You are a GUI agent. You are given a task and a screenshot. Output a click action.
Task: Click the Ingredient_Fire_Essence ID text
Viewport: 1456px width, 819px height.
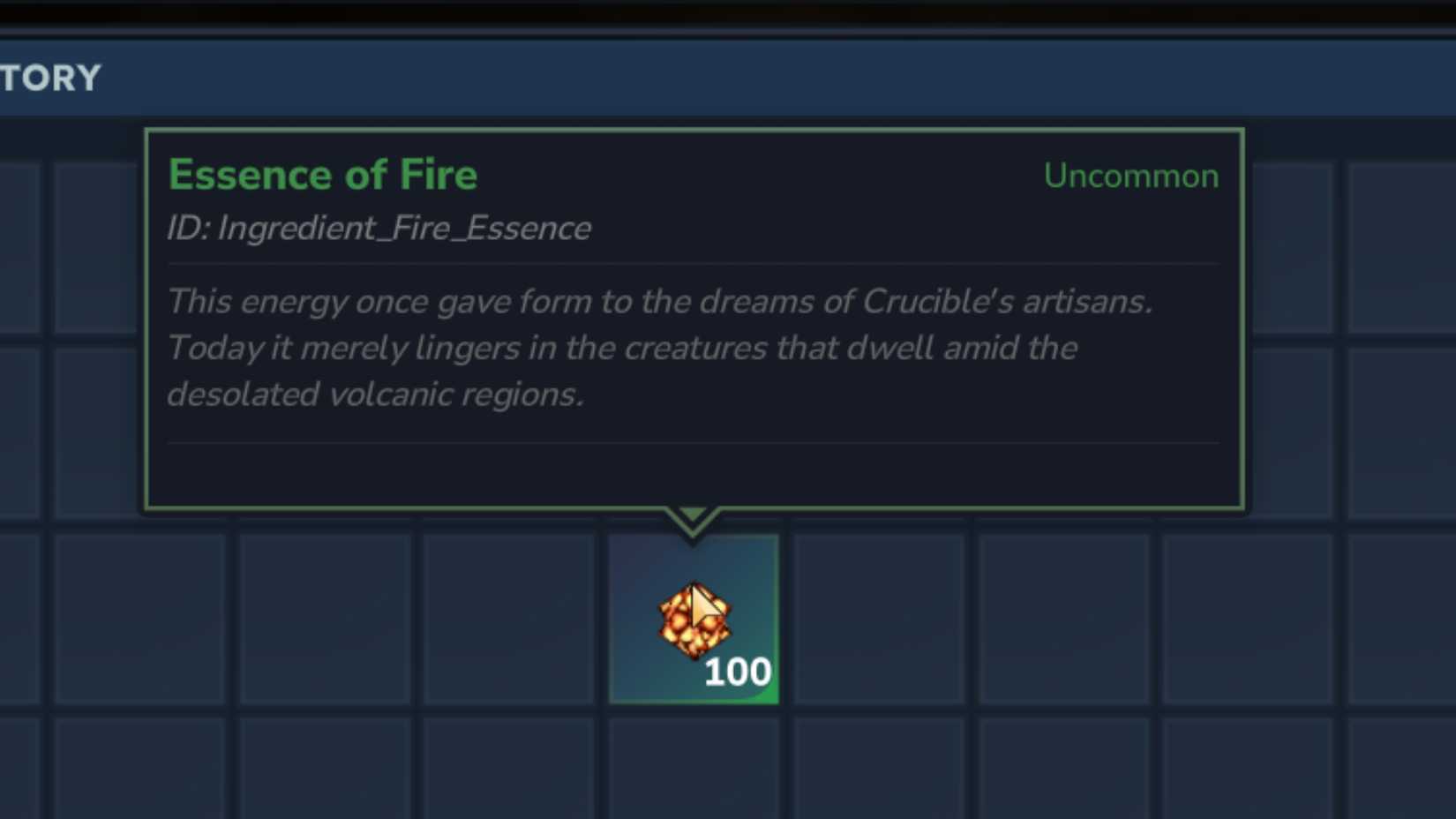coord(379,228)
